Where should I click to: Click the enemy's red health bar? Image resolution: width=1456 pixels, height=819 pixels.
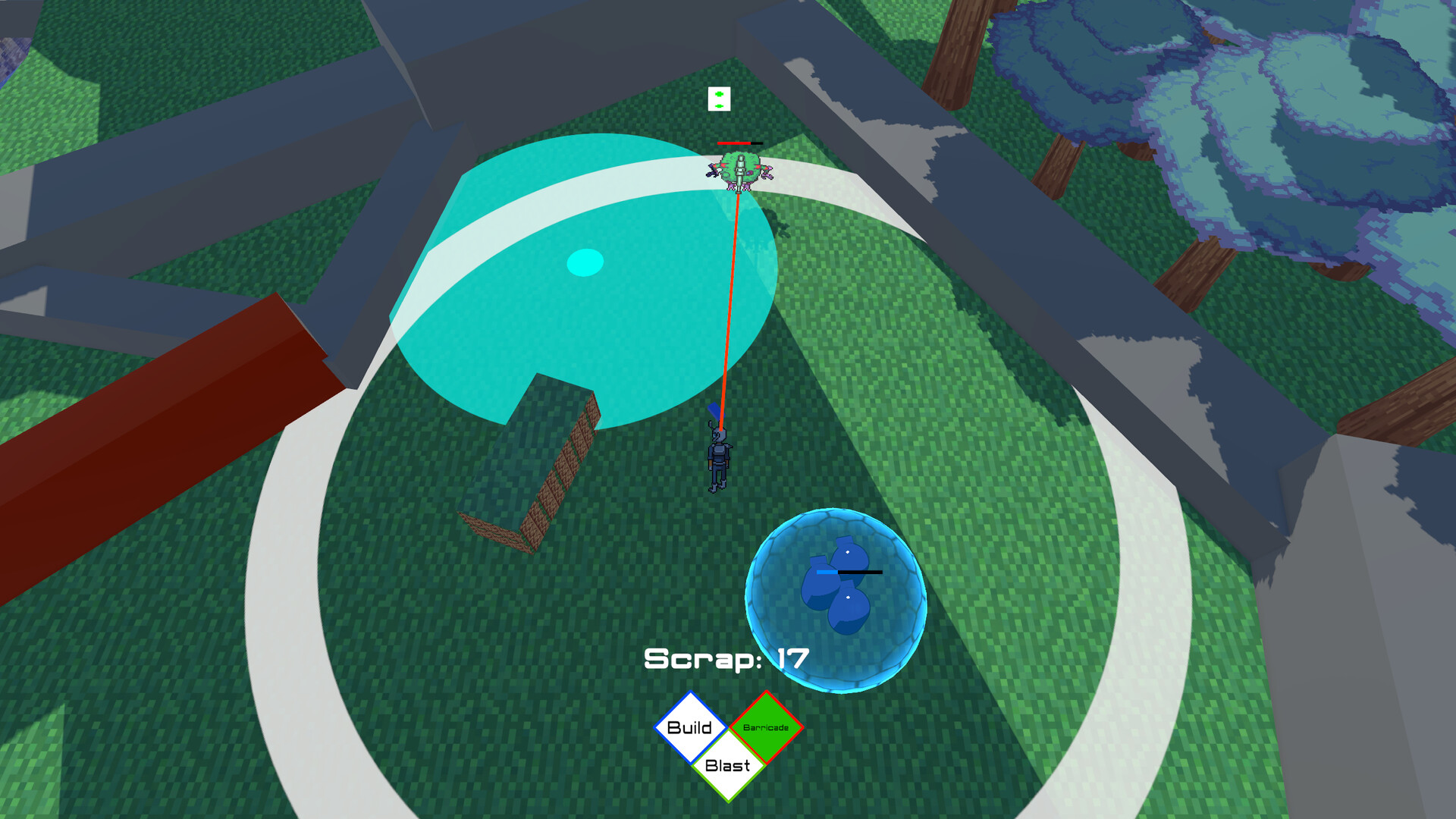click(x=733, y=143)
